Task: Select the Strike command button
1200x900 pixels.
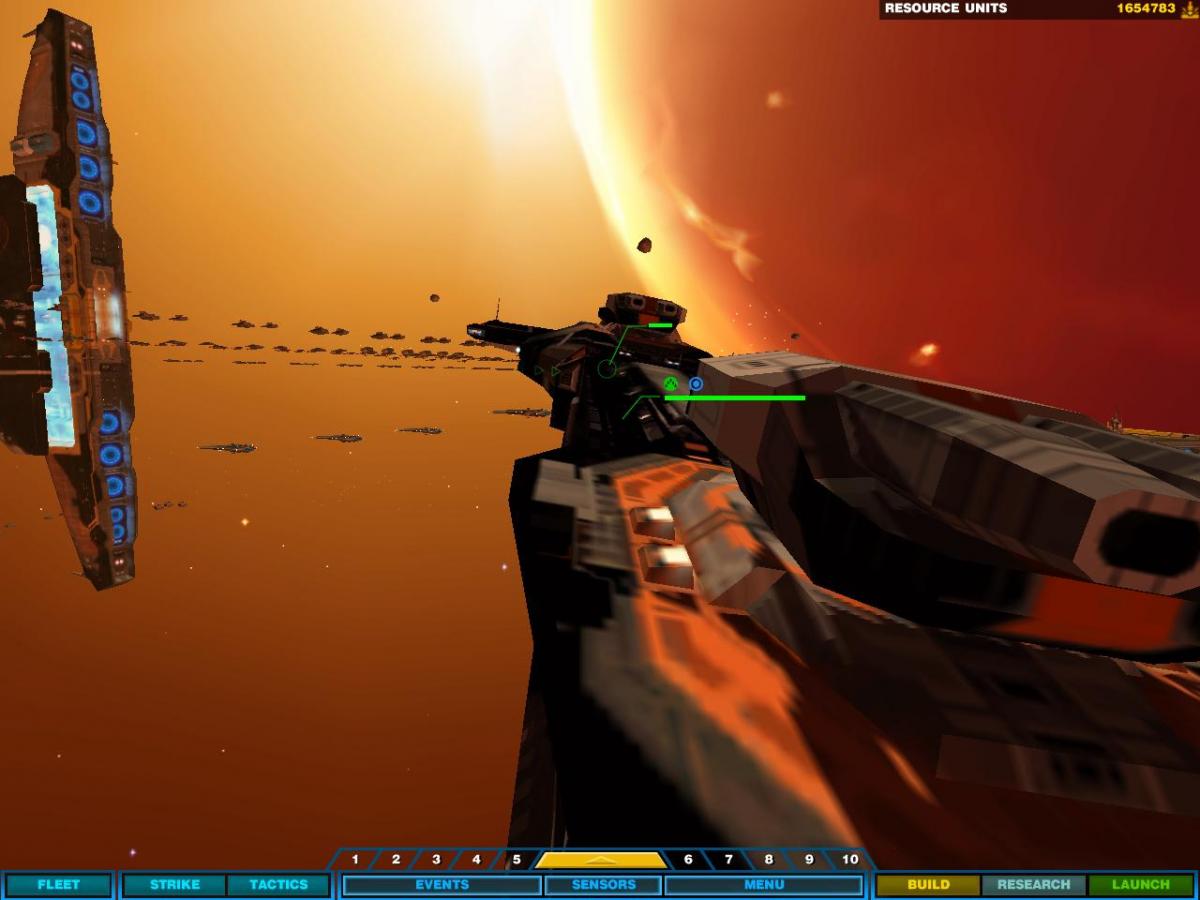Action: [174, 885]
